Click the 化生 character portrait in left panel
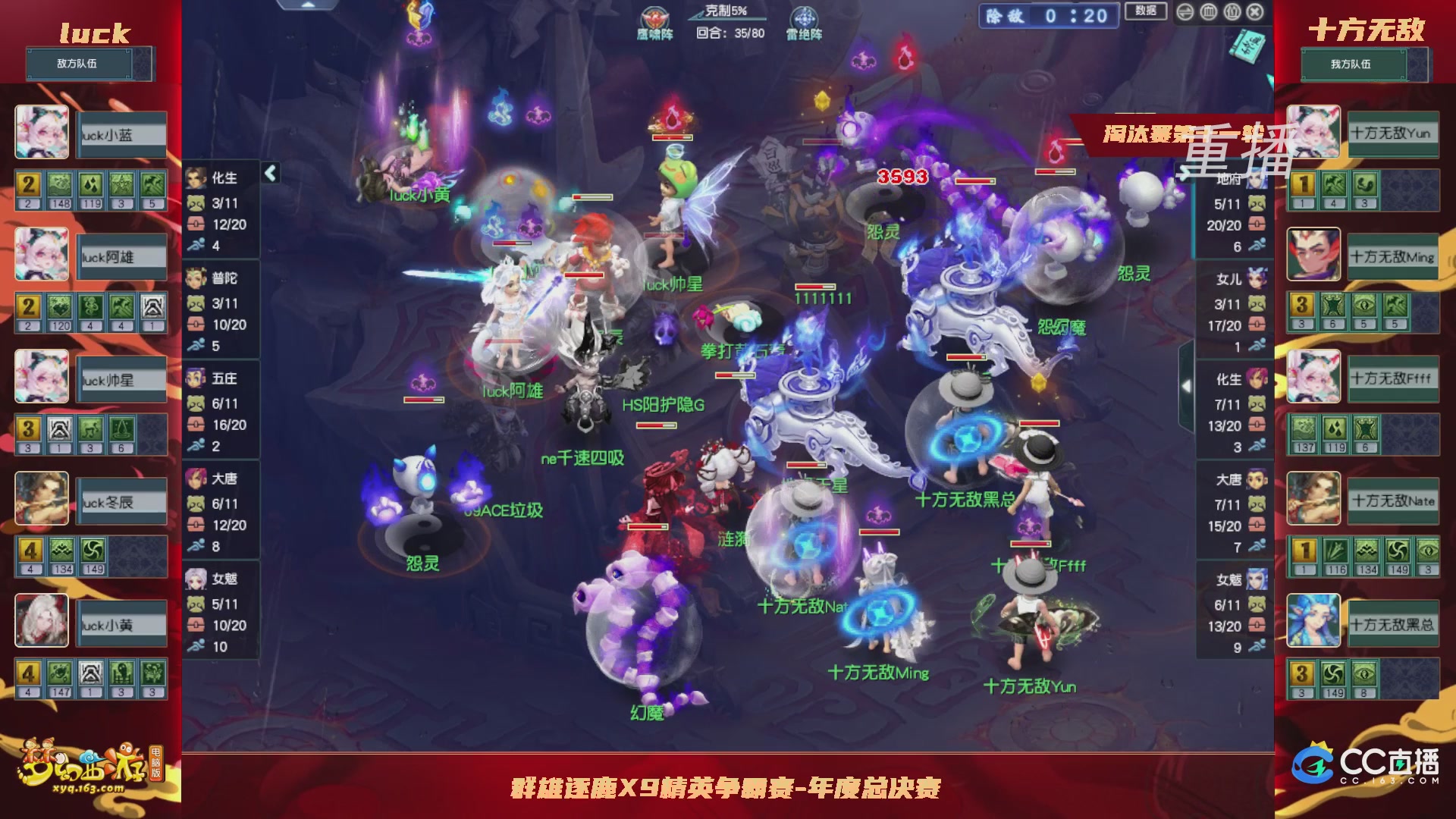1456x819 pixels. (195, 177)
